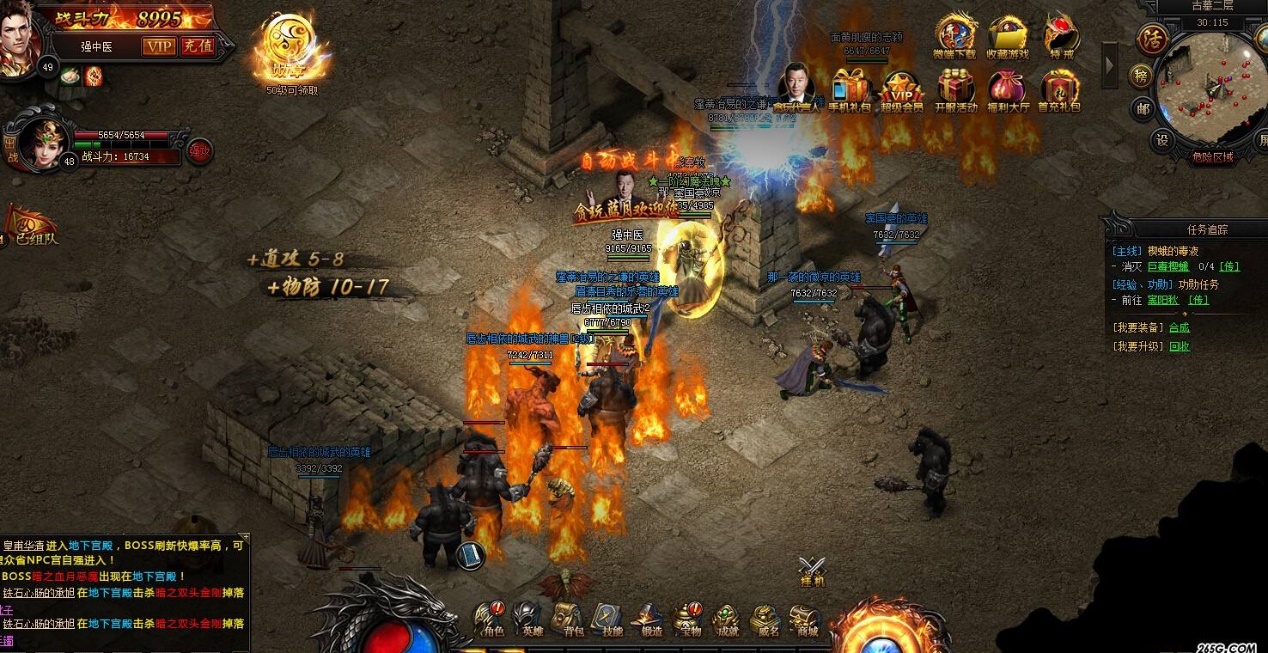
Task: Open the 超级会员 VIP membership icon
Action: [x=902, y=89]
